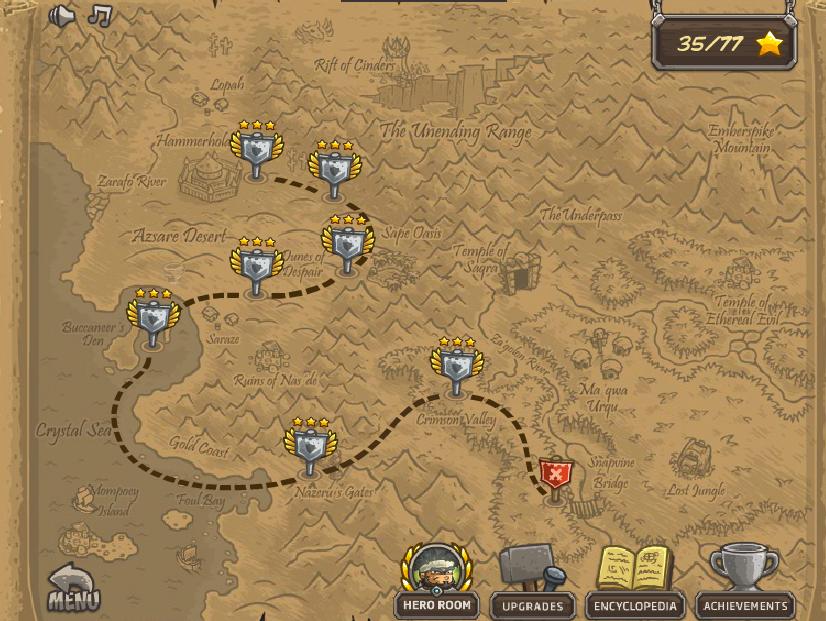Toggle the sound effects speaker icon
The image size is (826, 621).
pyautogui.click(x=62, y=16)
